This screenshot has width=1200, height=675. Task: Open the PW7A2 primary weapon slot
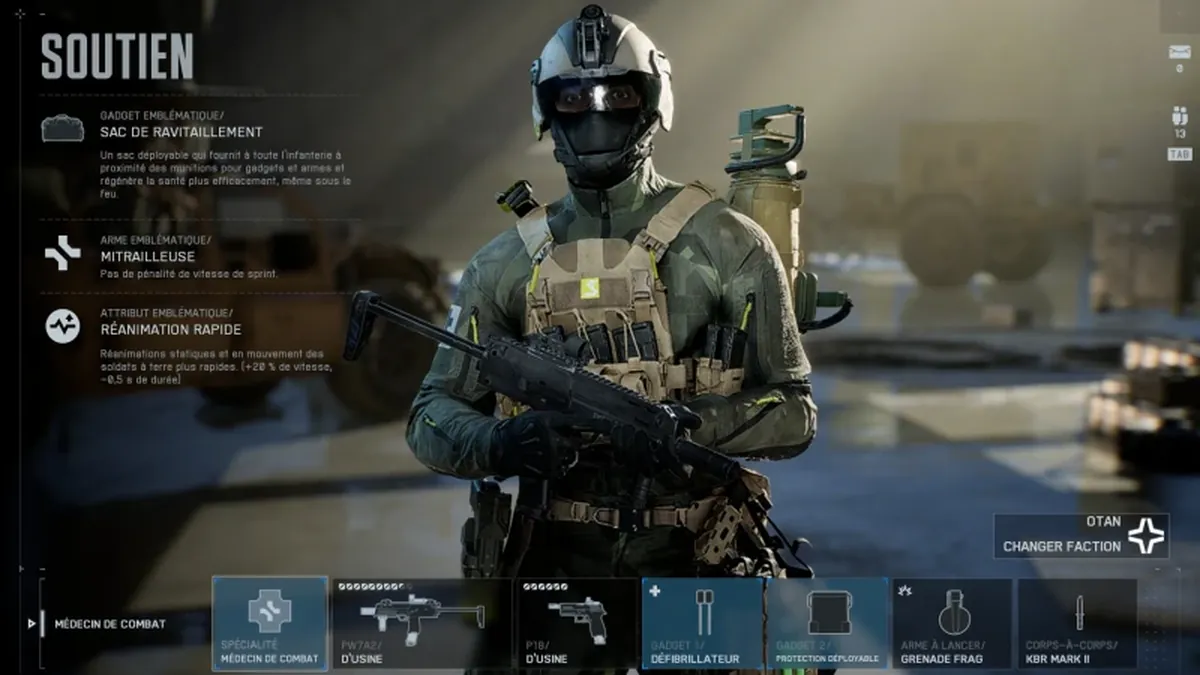click(421, 622)
